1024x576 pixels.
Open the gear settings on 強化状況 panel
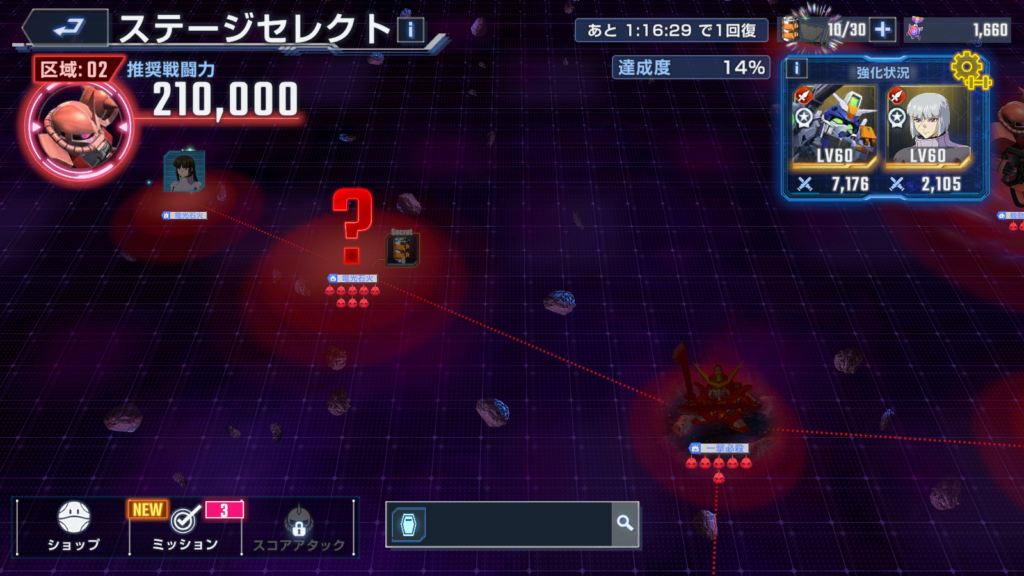[968, 70]
